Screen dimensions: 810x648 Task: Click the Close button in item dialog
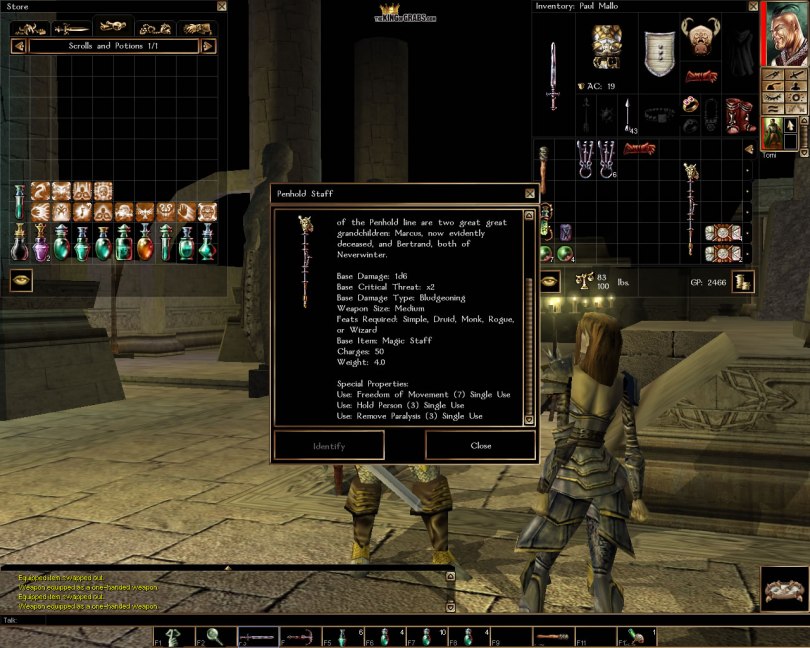click(x=480, y=446)
